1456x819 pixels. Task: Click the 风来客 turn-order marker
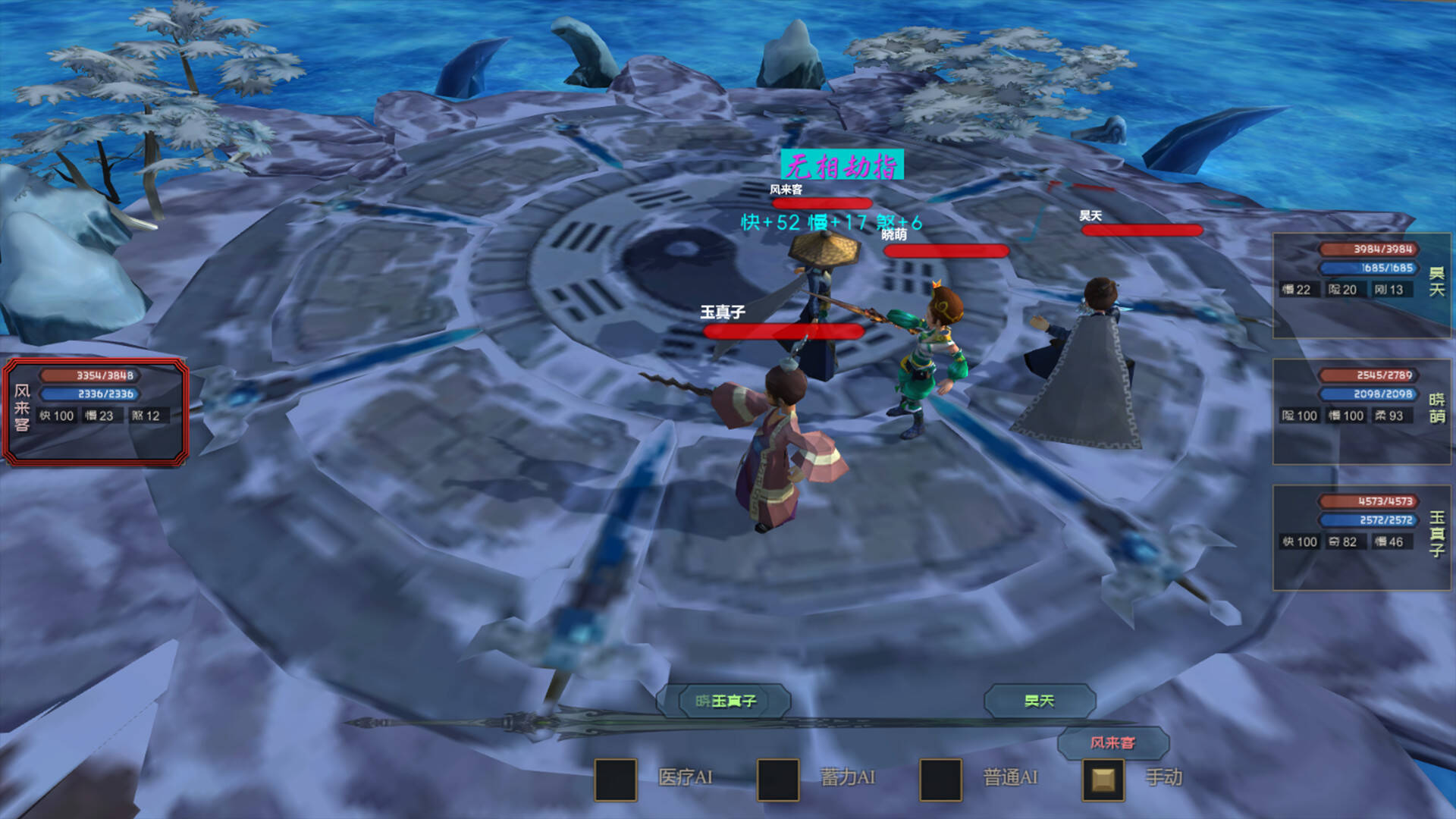click(1112, 743)
